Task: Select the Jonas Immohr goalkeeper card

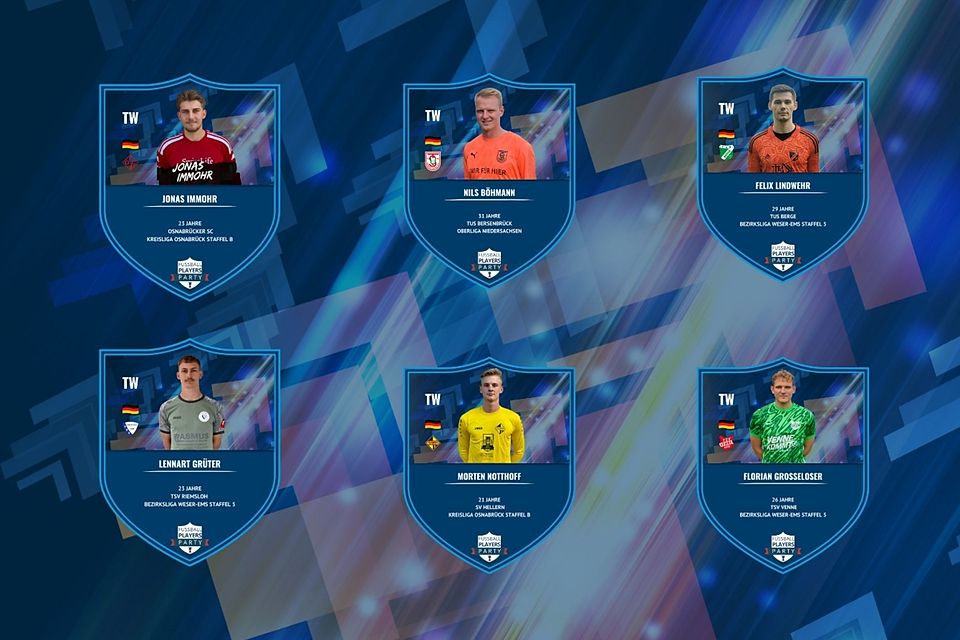Action: [189, 186]
